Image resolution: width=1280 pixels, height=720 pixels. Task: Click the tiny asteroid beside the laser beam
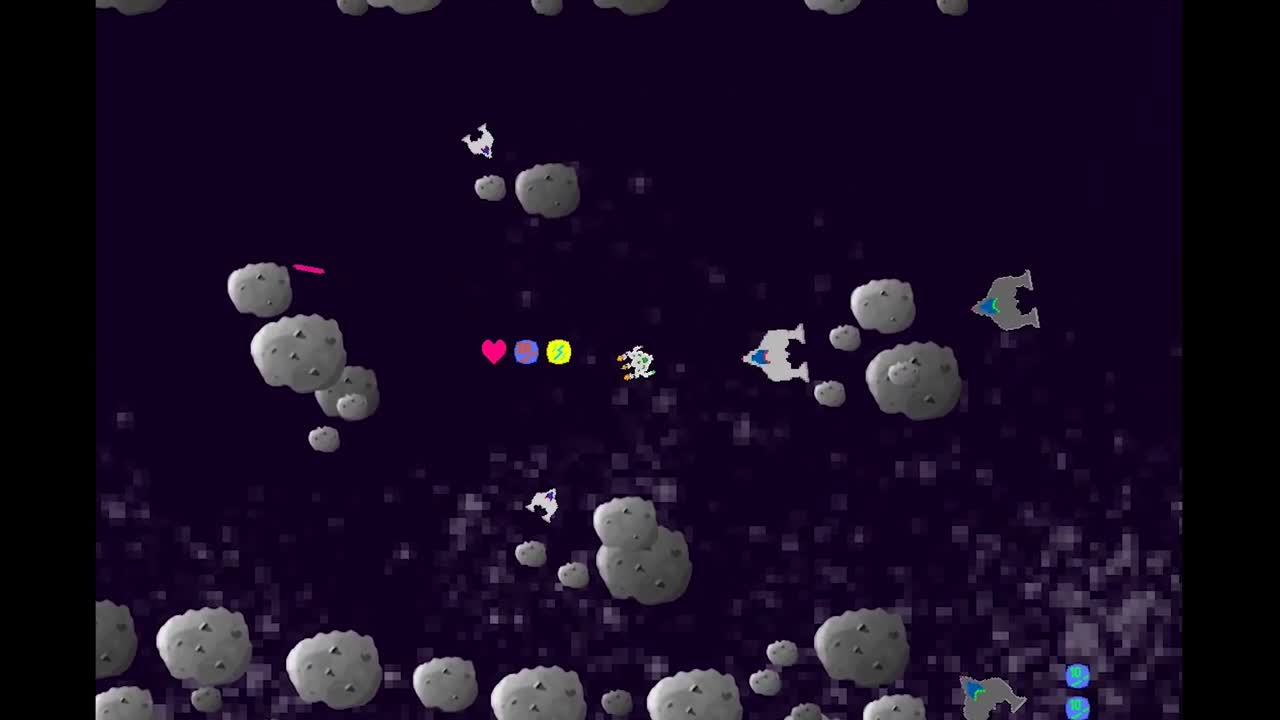click(x=259, y=288)
